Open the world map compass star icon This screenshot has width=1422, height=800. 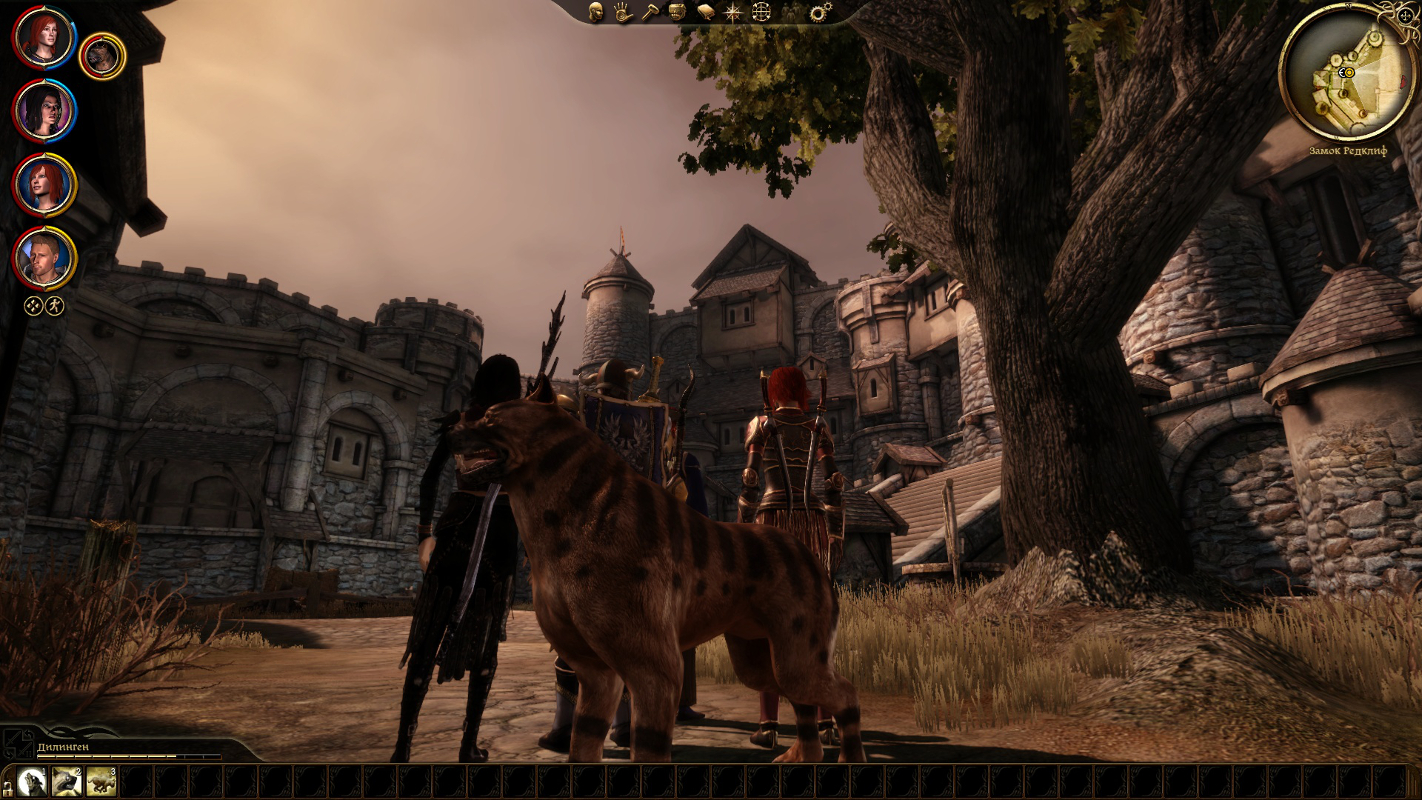point(734,12)
